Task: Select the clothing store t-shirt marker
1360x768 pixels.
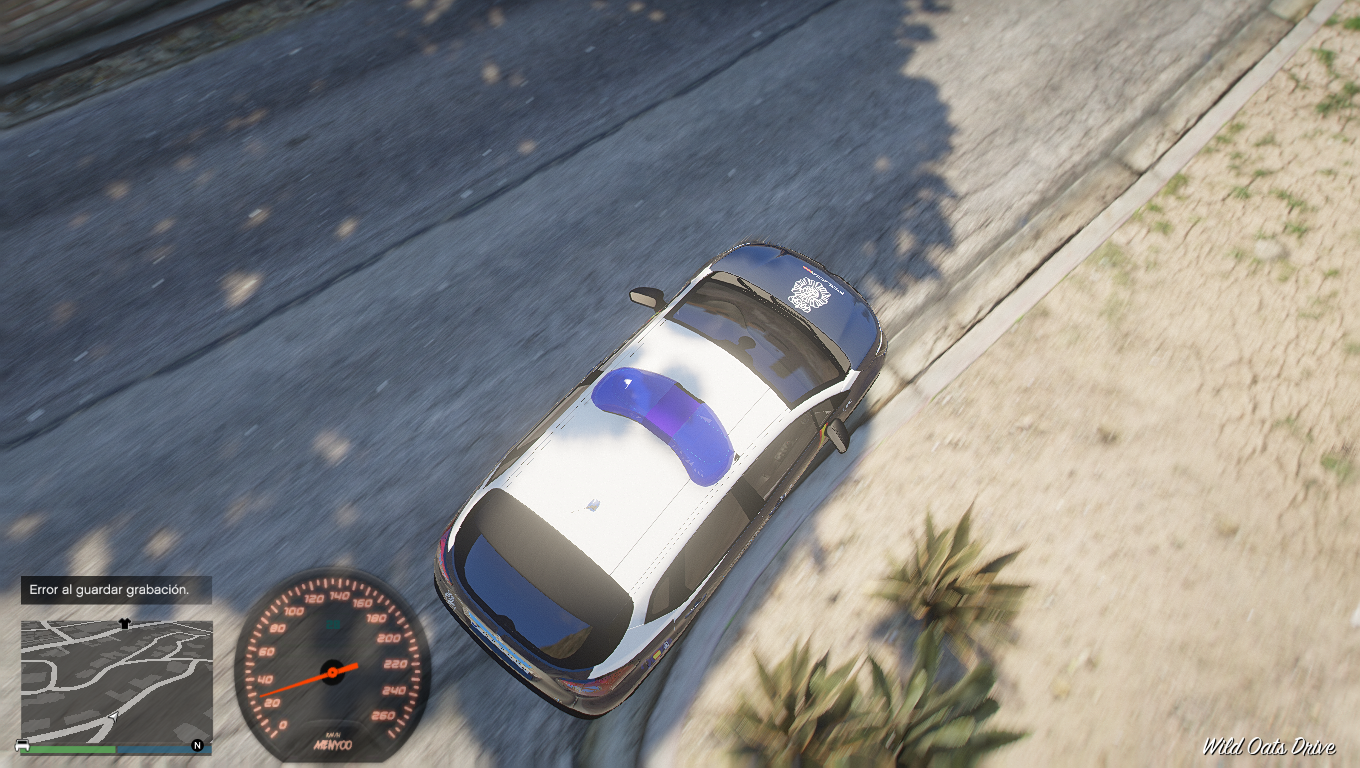Action: 124,622
